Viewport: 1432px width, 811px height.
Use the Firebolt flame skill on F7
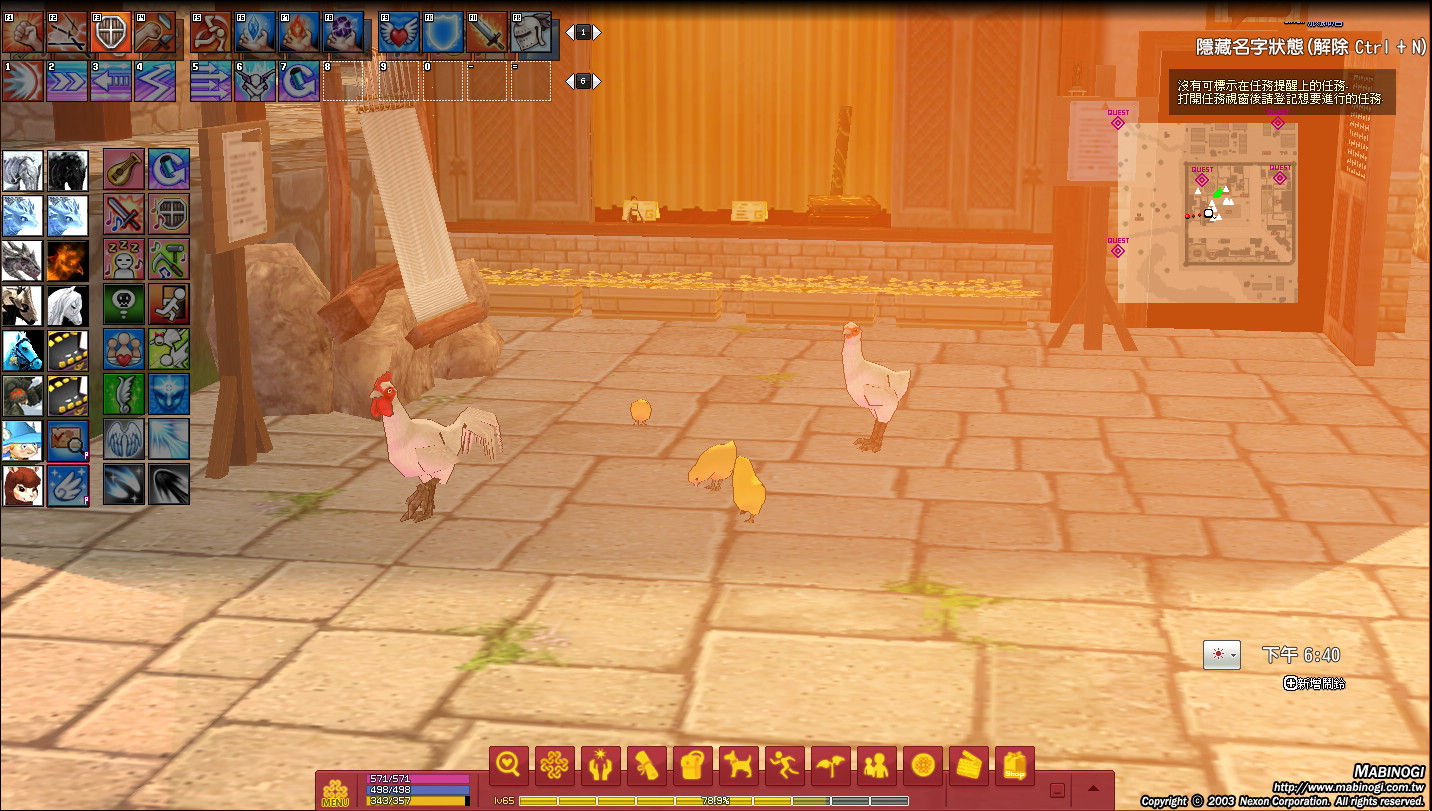click(x=299, y=32)
